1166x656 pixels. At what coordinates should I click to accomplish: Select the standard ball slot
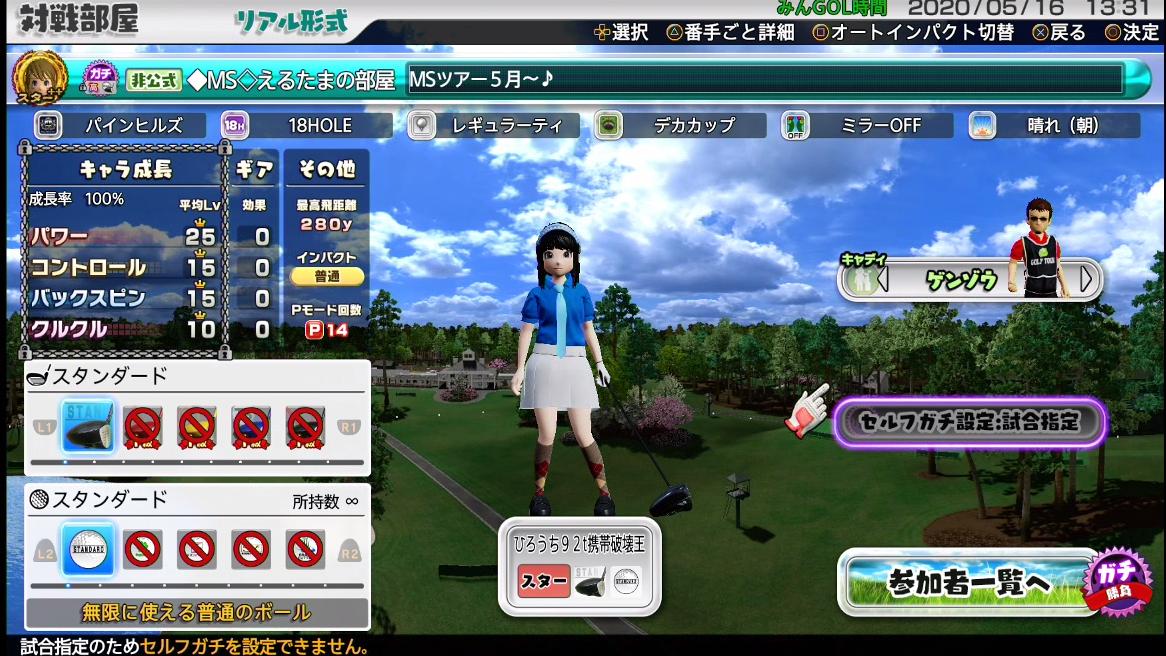(x=88, y=549)
